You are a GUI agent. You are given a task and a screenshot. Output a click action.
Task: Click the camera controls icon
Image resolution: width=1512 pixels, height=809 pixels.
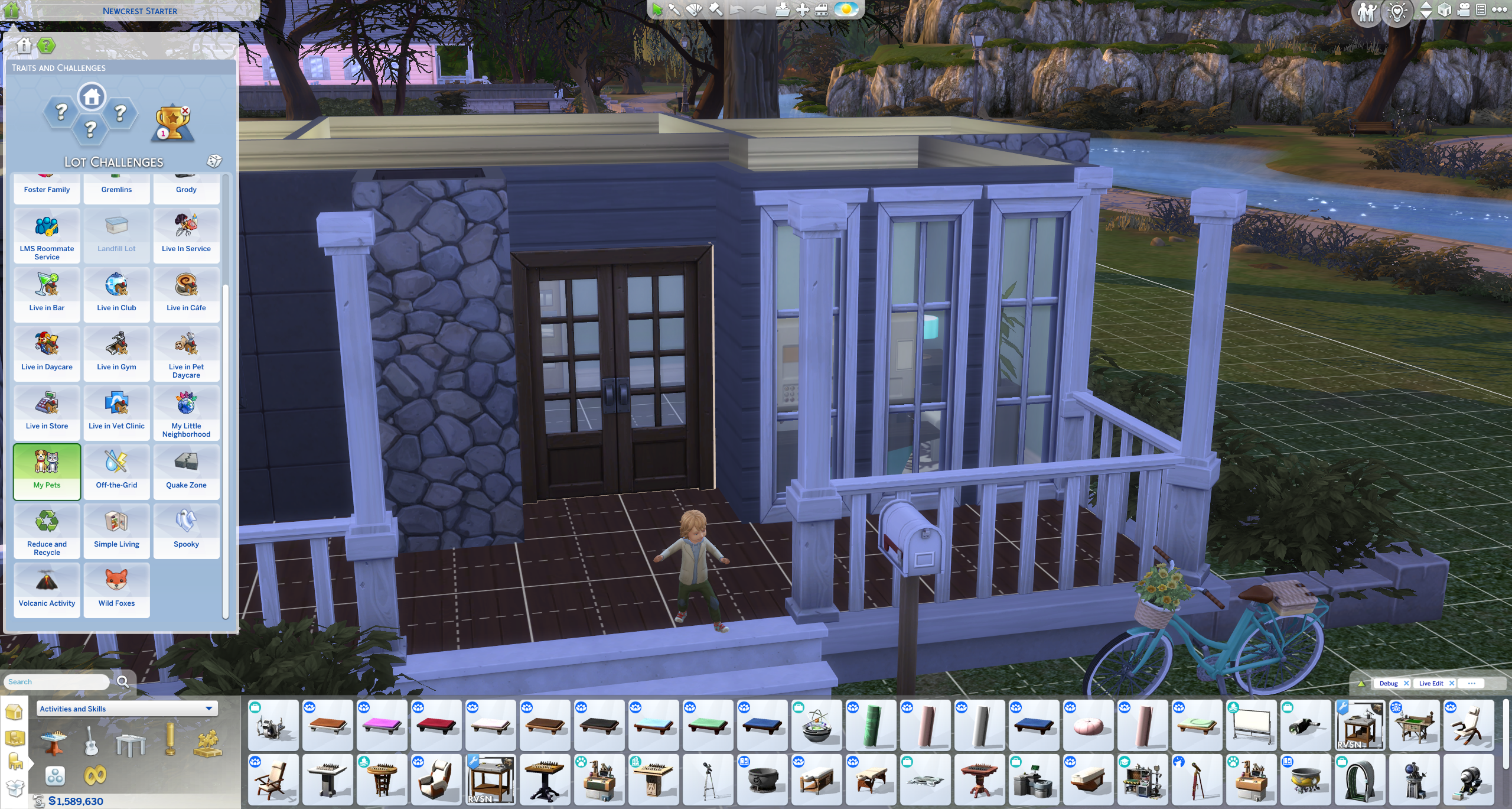click(x=1464, y=10)
